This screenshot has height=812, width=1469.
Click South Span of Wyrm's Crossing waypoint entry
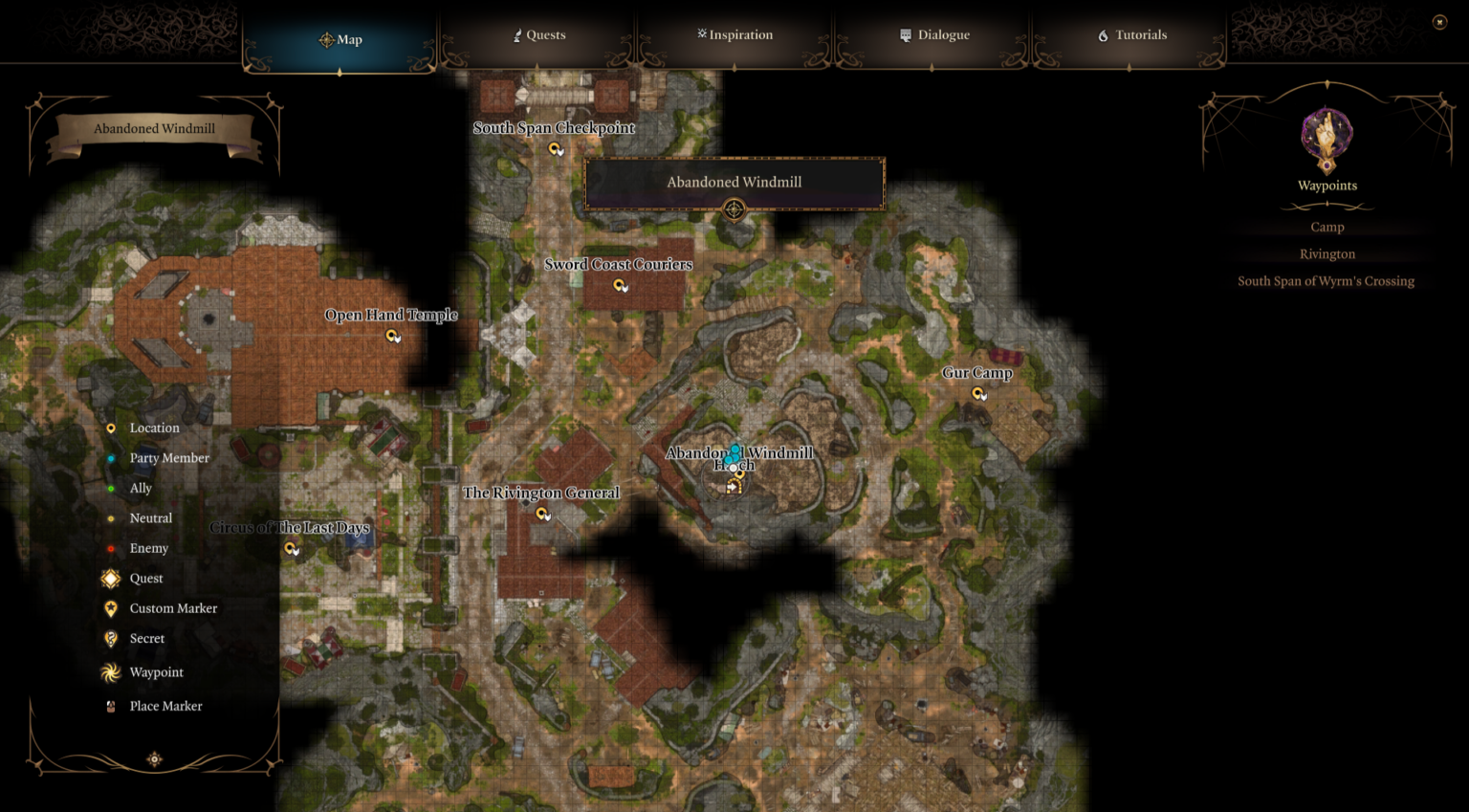[x=1326, y=280]
